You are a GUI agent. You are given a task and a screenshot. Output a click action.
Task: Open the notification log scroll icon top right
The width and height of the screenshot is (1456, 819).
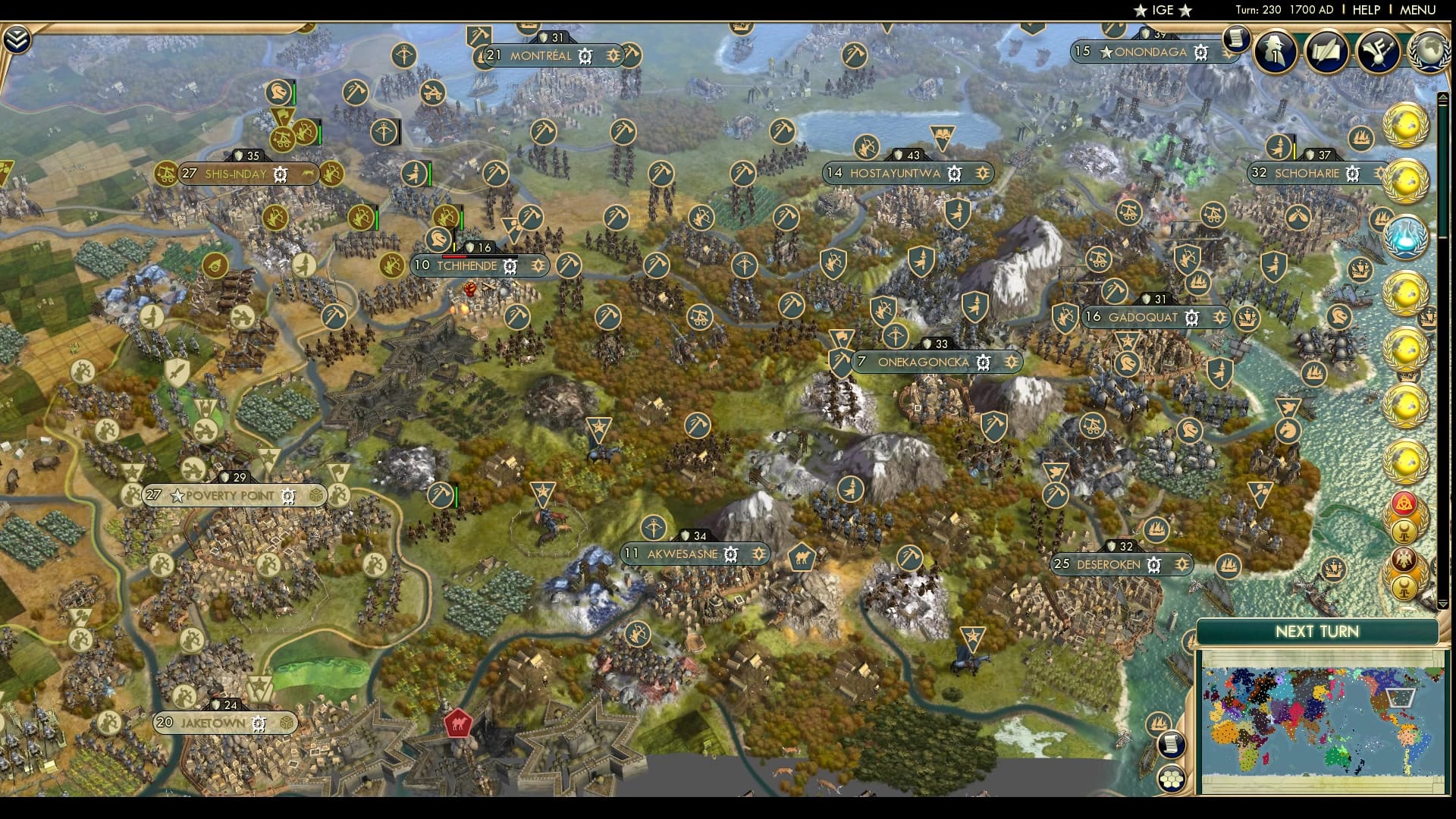click(1235, 38)
